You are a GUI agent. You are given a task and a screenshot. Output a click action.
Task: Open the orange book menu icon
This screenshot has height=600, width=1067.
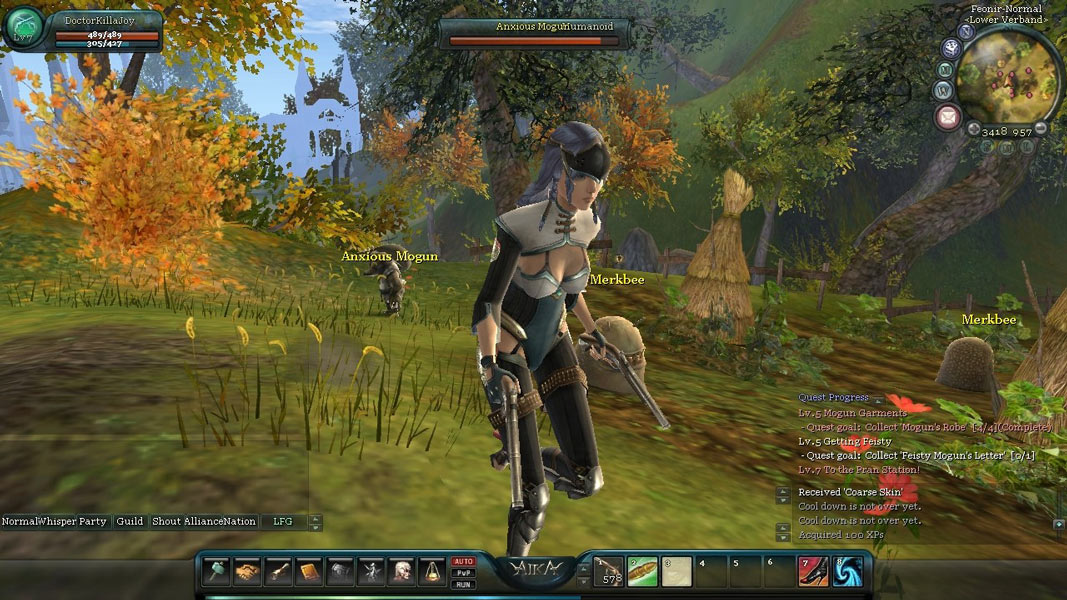[x=309, y=571]
